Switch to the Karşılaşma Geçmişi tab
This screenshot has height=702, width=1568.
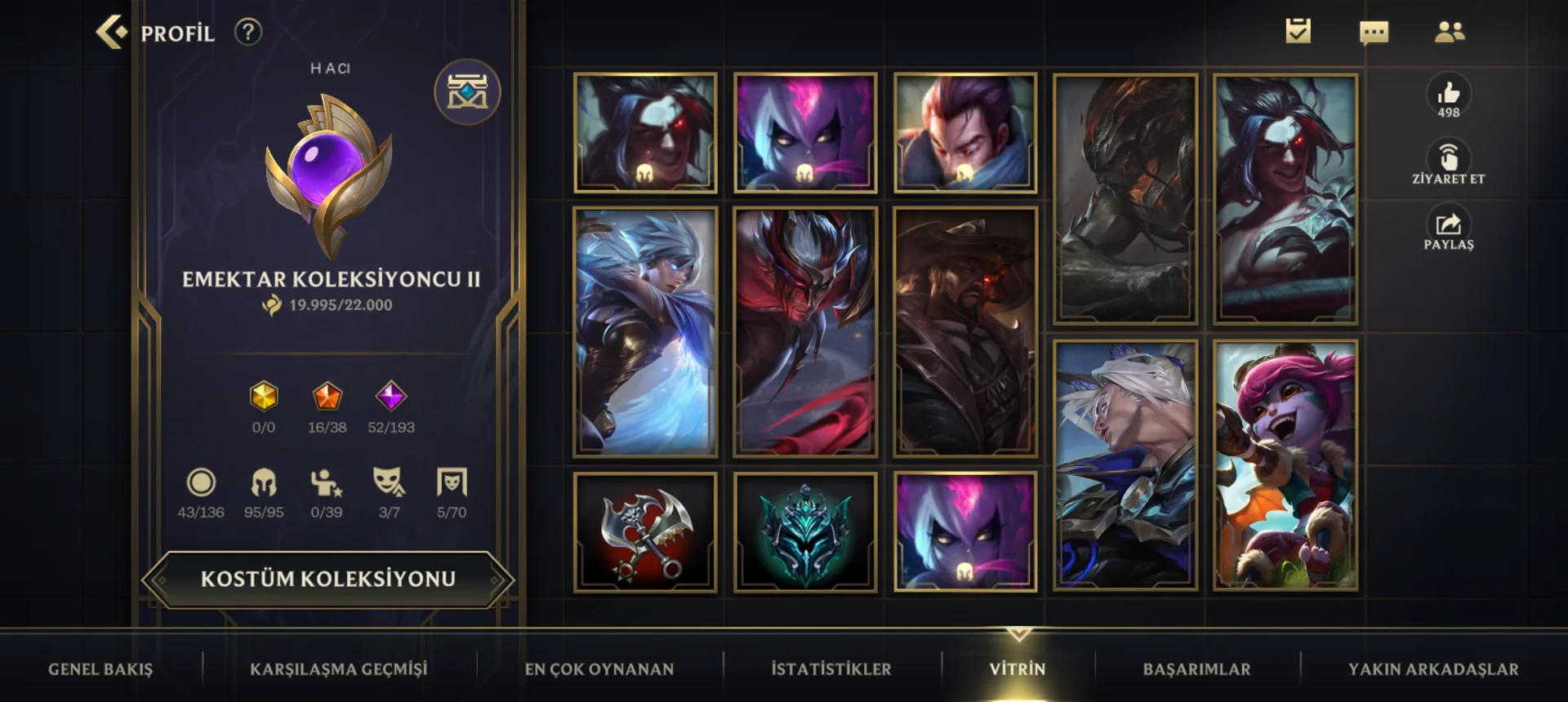click(338, 669)
